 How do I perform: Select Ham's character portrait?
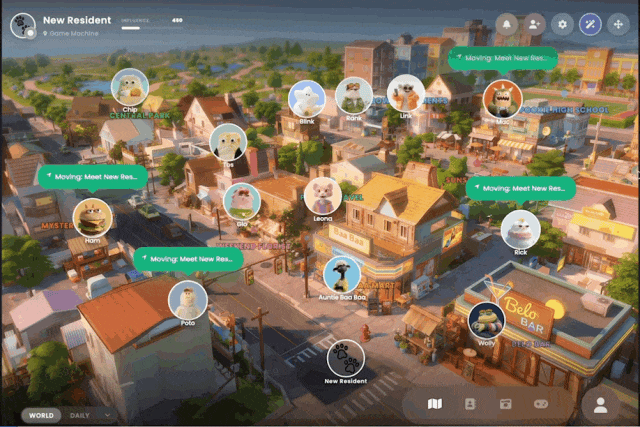(x=93, y=216)
